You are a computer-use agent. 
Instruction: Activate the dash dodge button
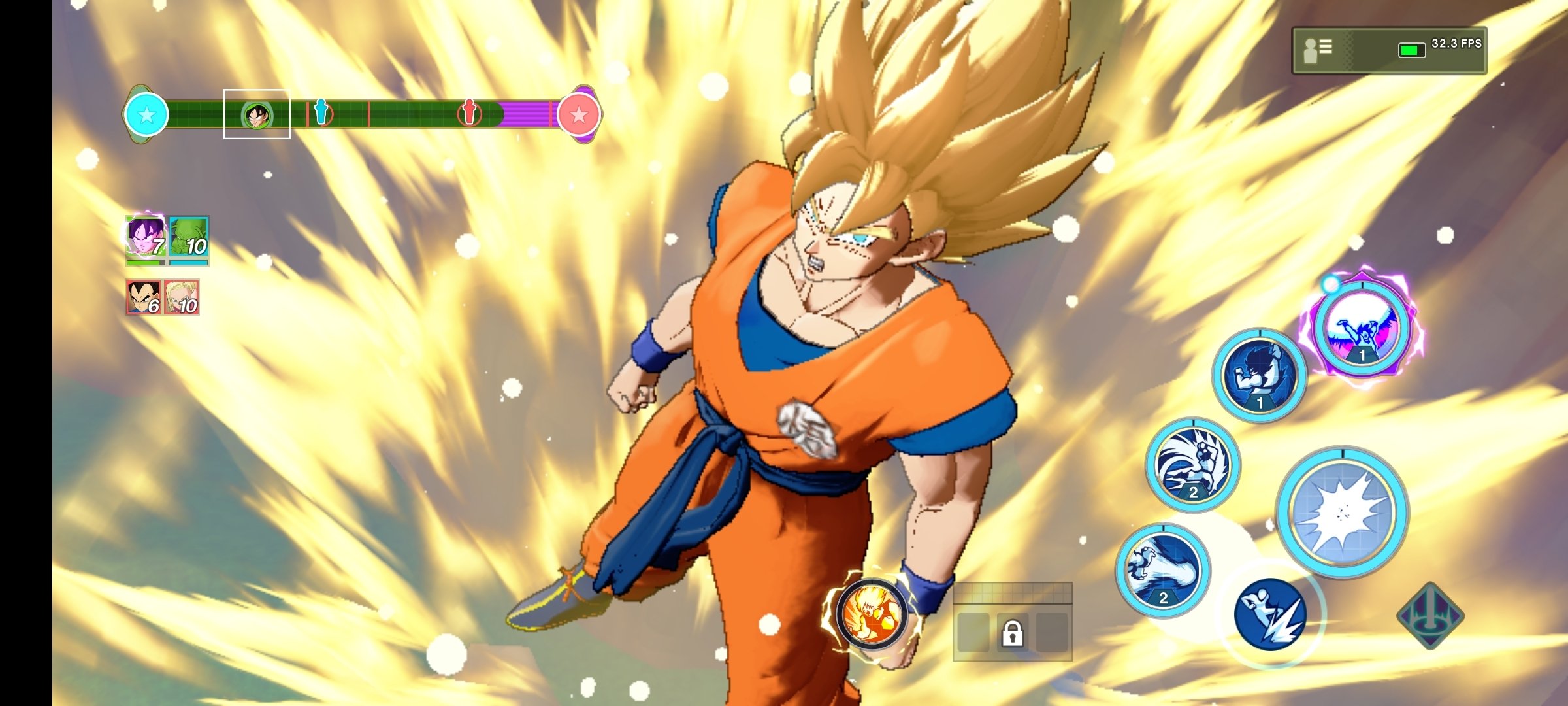[x=1270, y=614]
